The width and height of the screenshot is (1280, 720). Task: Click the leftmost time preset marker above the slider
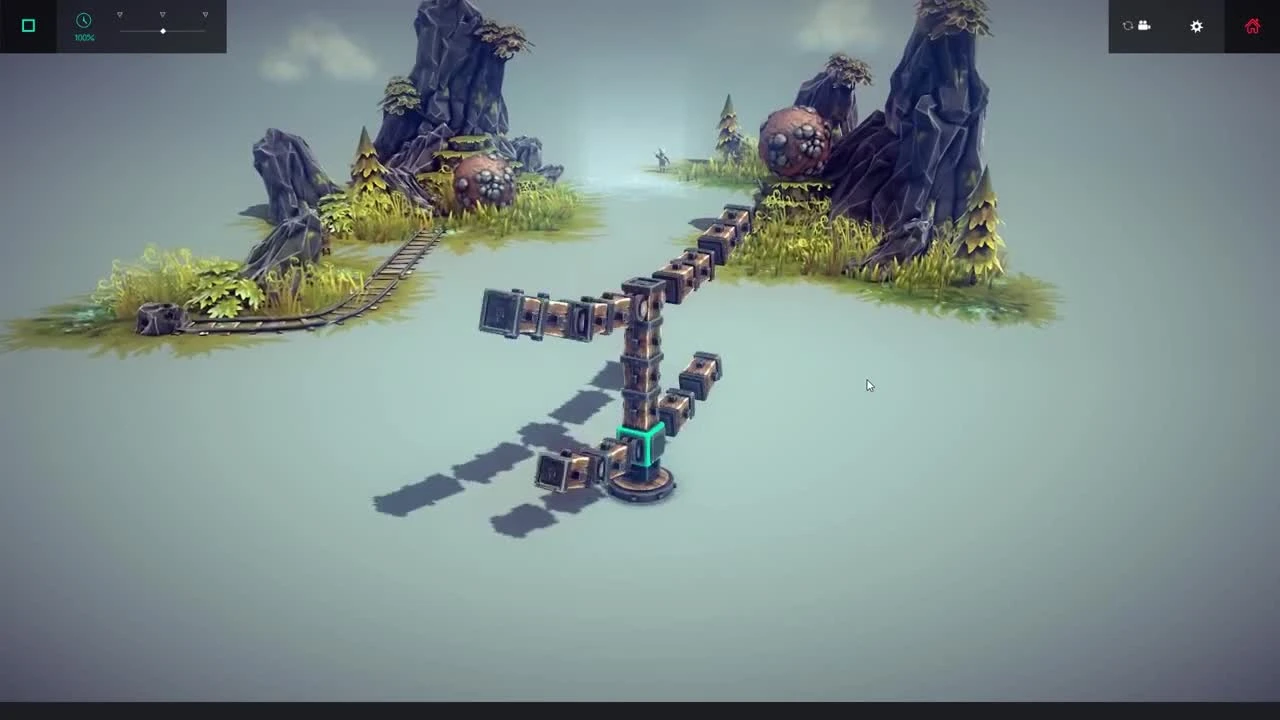tap(120, 14)
